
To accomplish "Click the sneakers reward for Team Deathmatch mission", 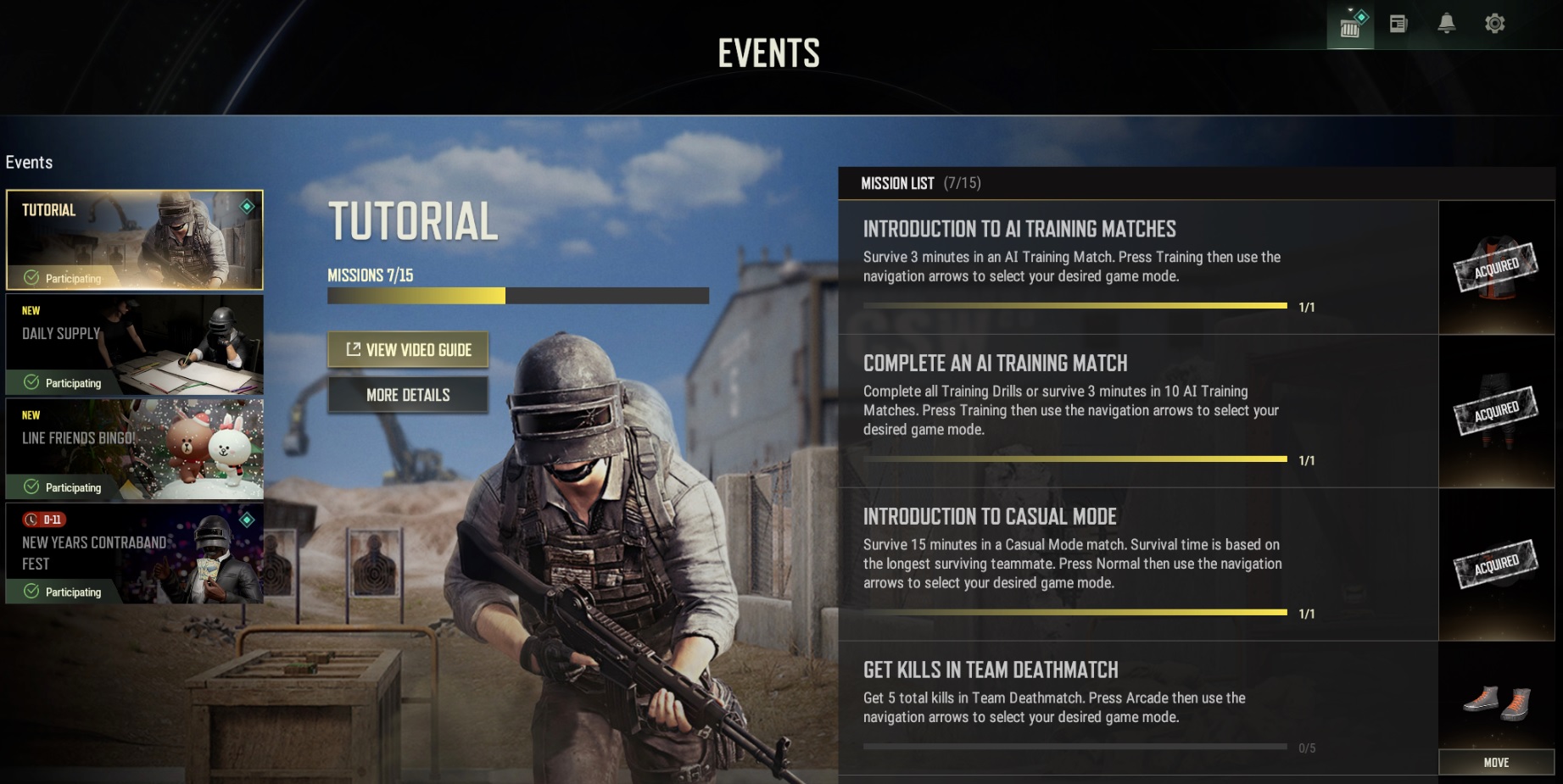I will tap(1496, 700).
